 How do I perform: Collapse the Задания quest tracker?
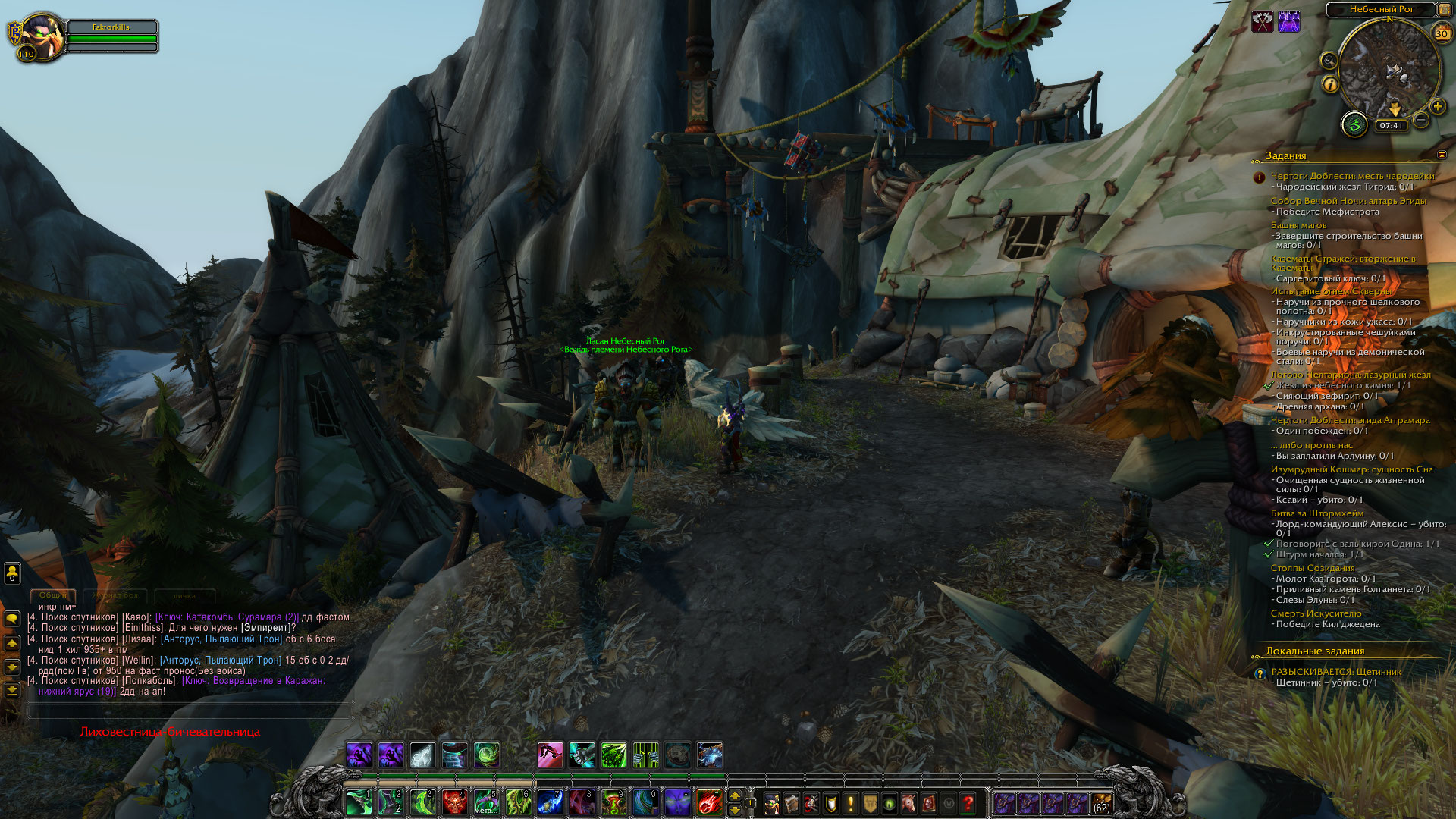1442,155
